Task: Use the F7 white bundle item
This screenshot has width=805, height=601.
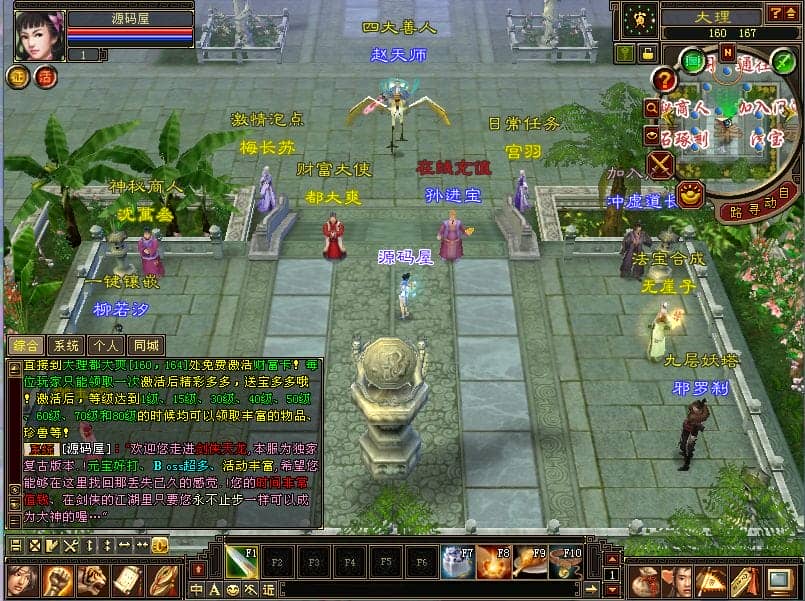Action: (456, 561)
